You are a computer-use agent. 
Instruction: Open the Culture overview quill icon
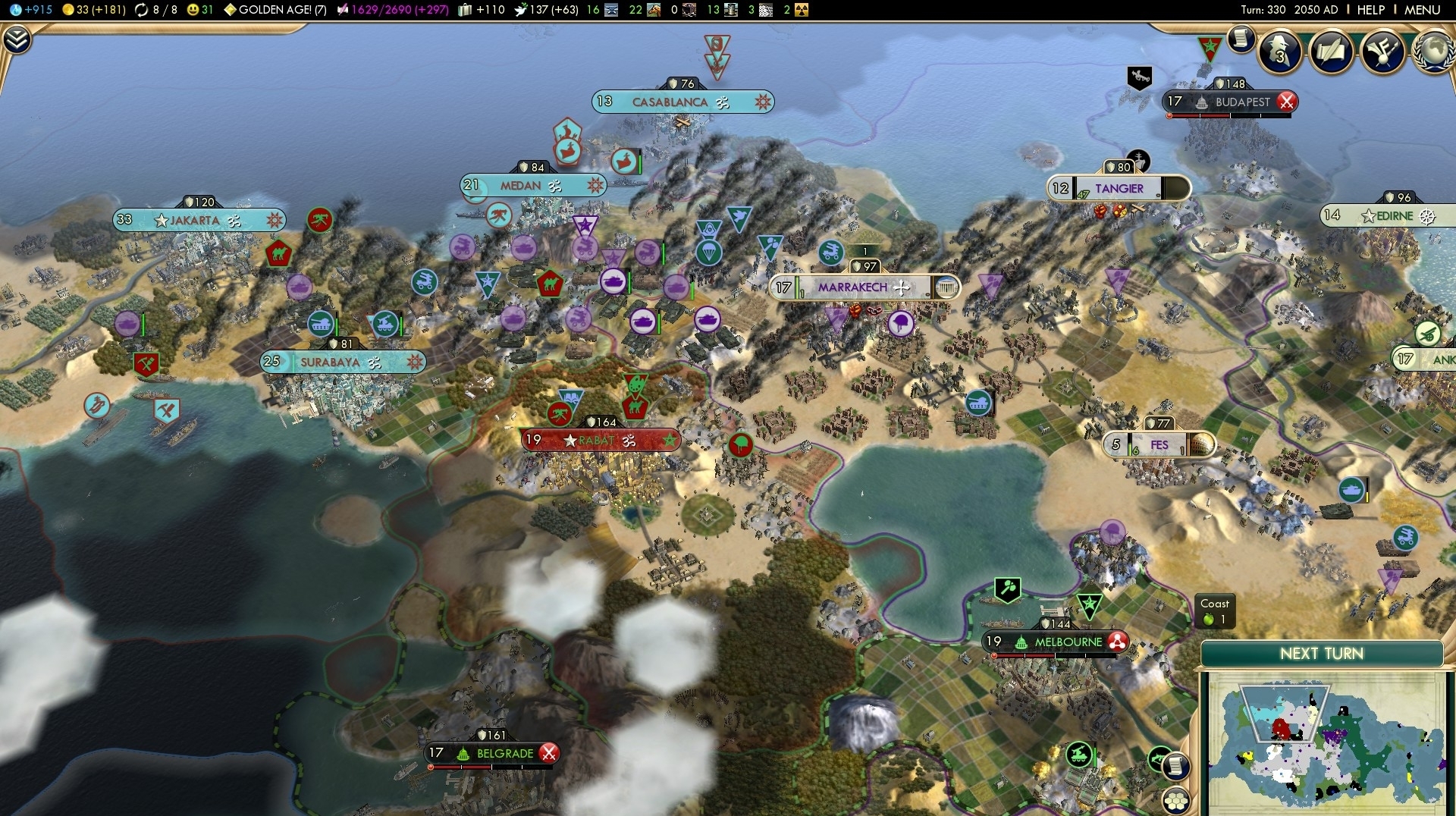[x=1331, y=53]
